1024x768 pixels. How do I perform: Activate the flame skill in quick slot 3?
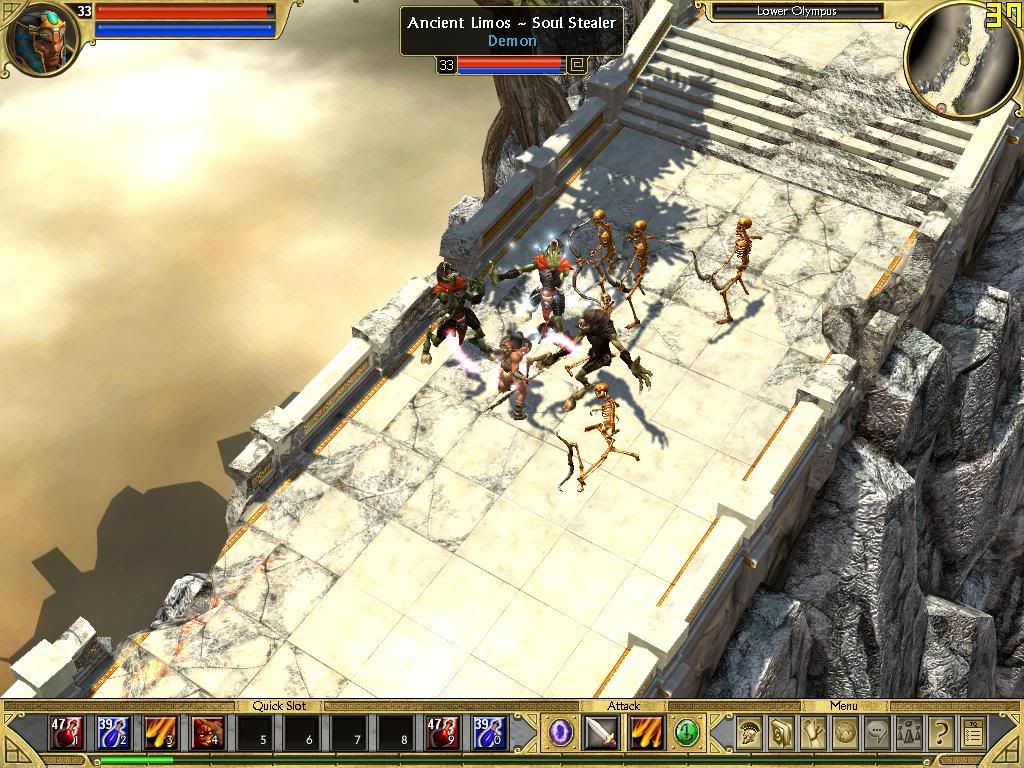[x=160, y=733]
